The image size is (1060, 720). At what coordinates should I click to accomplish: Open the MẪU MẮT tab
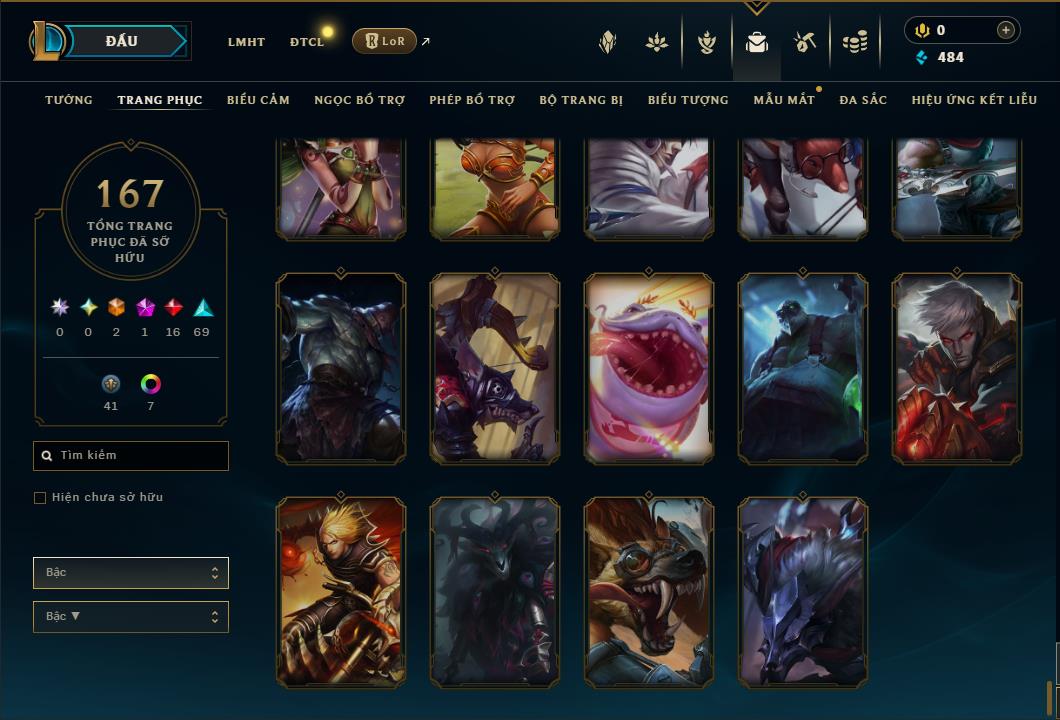pyautogui.click(x=784, y=100)
